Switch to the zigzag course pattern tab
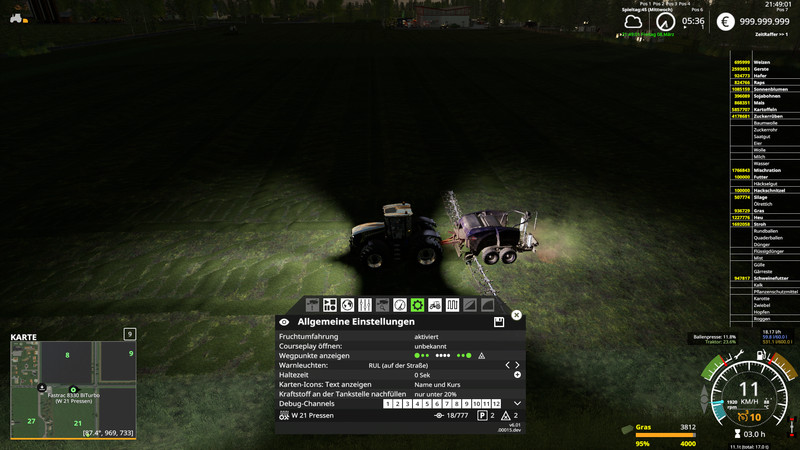The image size is (800, 450). (x=452, y=304)
